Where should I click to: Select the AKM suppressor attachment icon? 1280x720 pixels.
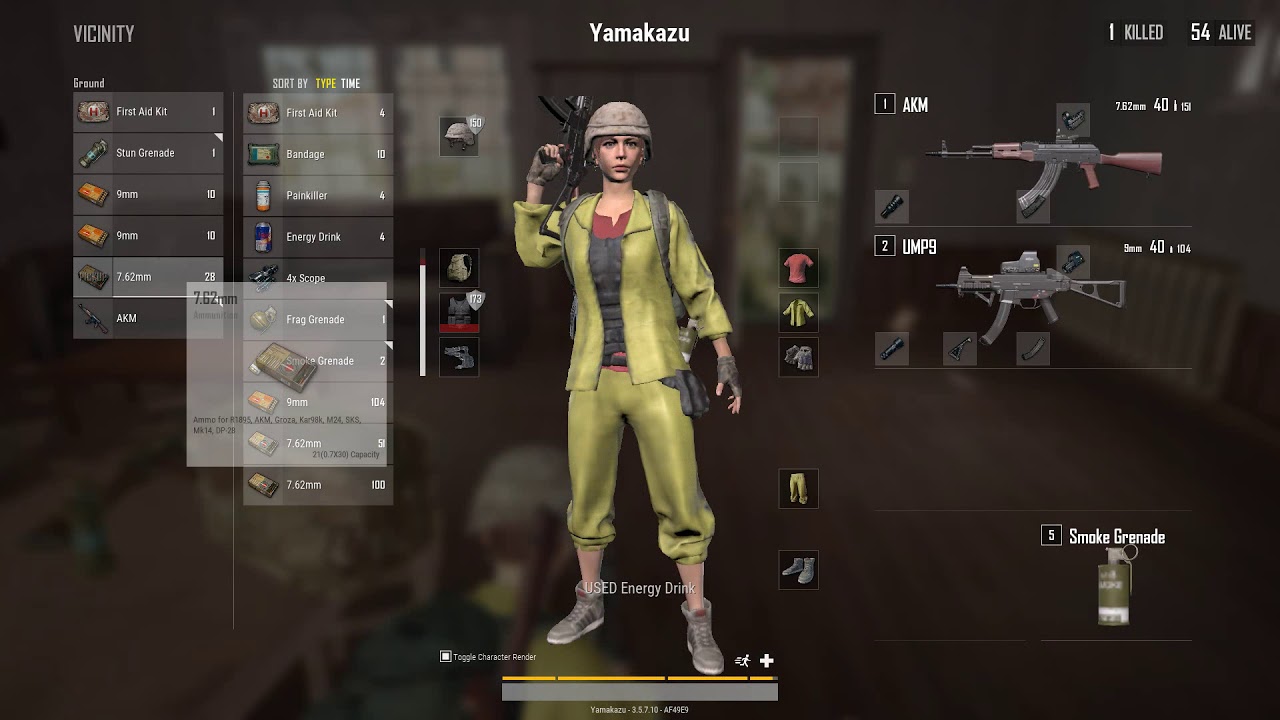pos(893,207)
